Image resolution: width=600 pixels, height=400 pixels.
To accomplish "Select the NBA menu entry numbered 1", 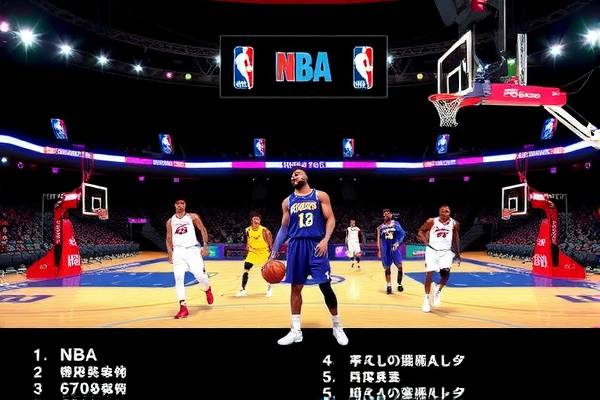I will click(x=78, y=354).
